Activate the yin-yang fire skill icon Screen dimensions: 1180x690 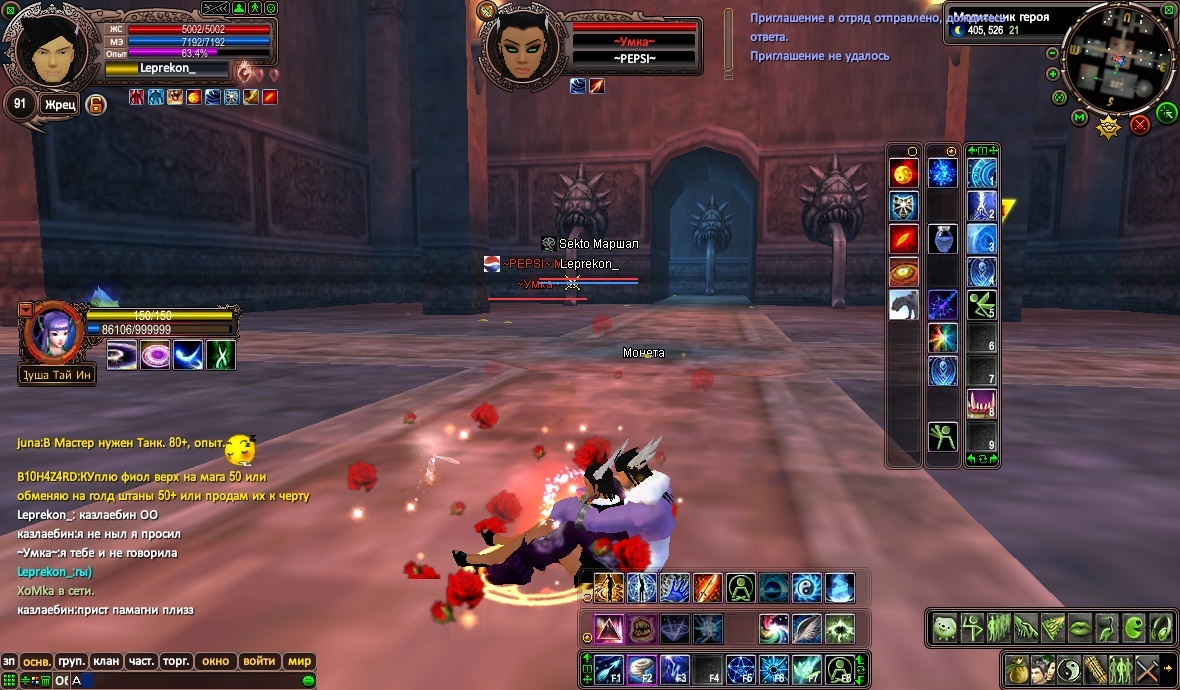(x=806, y=587)
